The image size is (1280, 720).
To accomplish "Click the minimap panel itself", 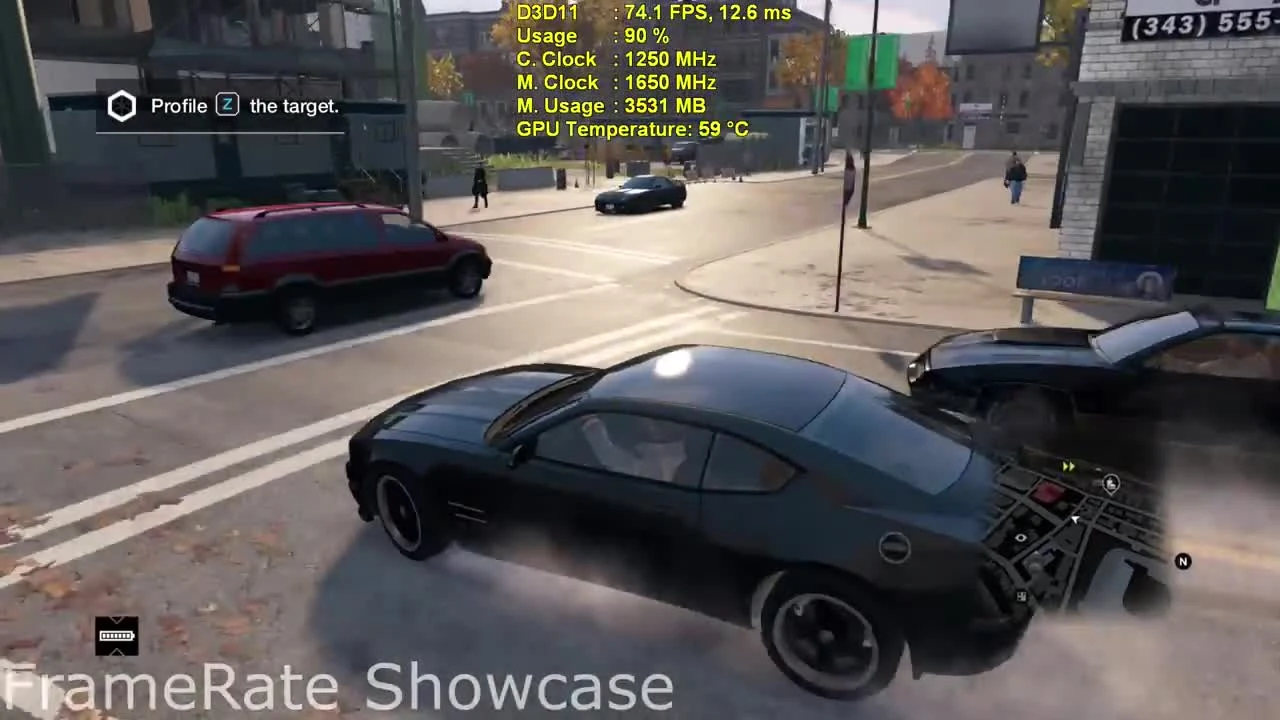I will (1090, 540).
